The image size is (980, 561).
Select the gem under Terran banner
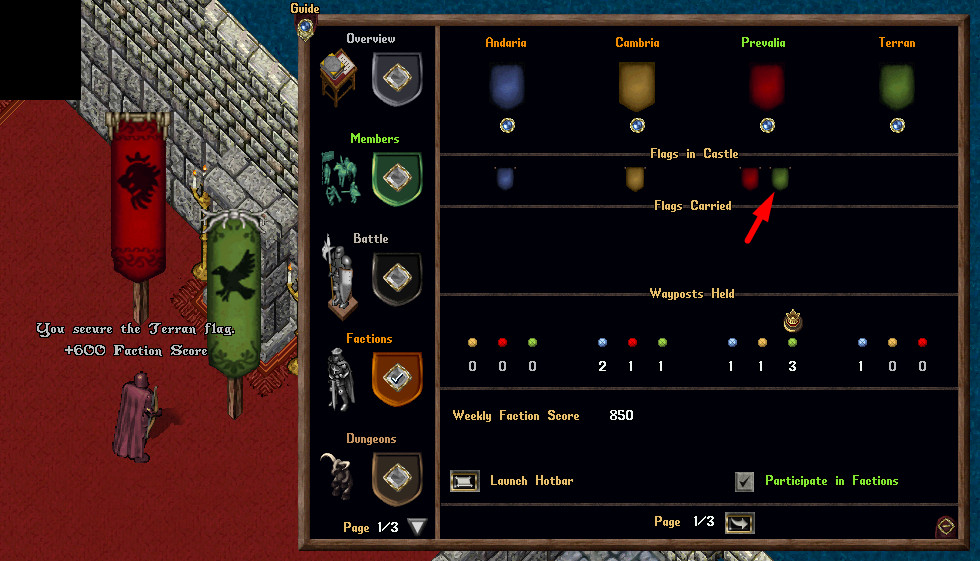[897, 126]
